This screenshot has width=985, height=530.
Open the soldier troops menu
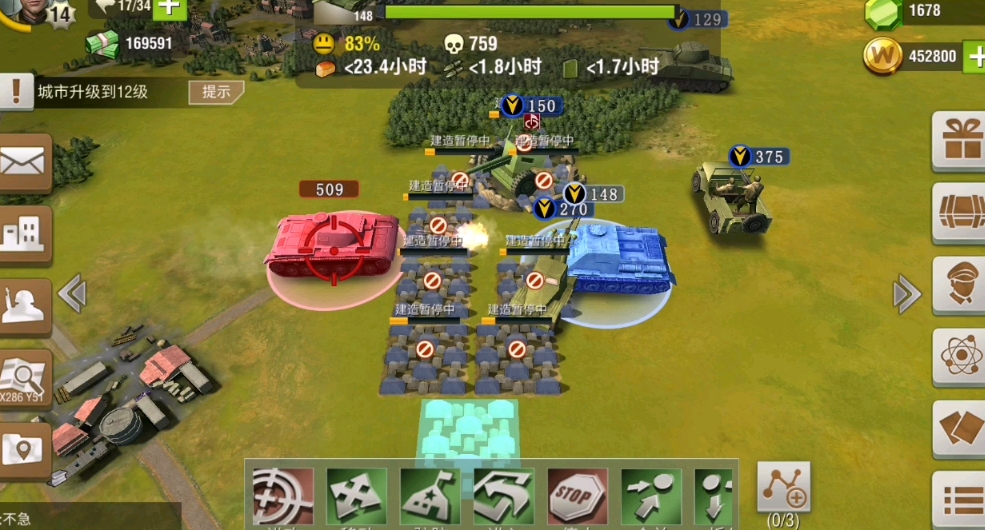[x=24, y=306]
